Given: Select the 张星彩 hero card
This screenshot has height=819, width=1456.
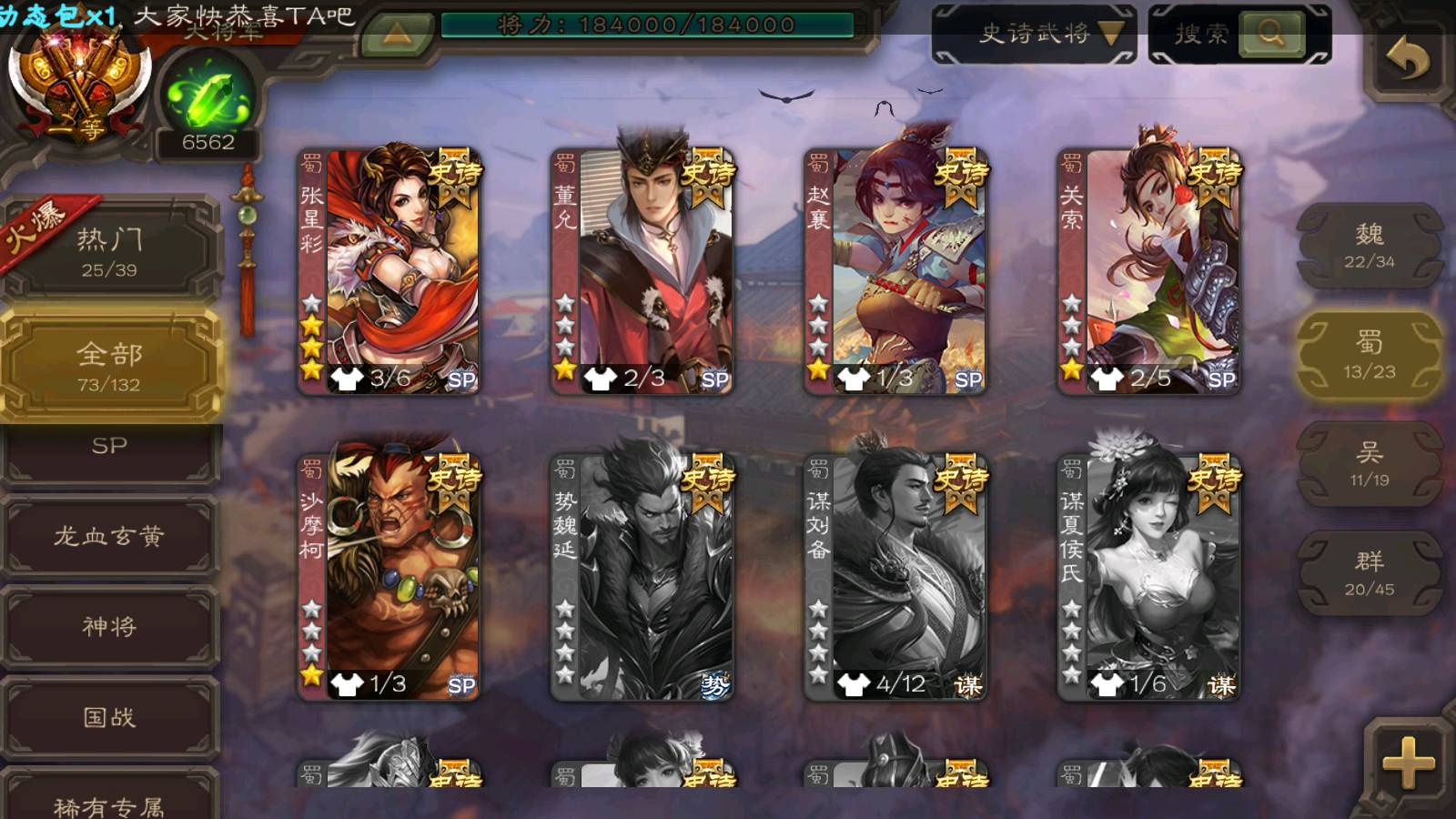Looking at the screenshot, I should click(x=389, y=271).
